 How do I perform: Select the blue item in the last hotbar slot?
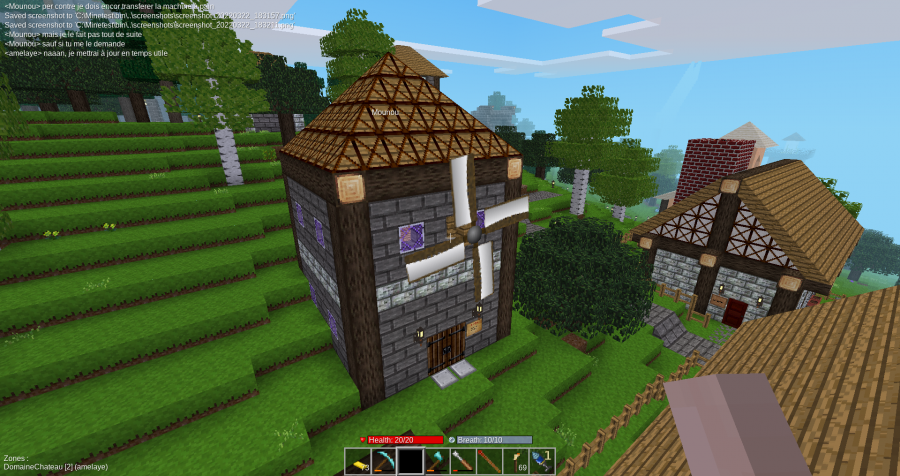(542, 461)
